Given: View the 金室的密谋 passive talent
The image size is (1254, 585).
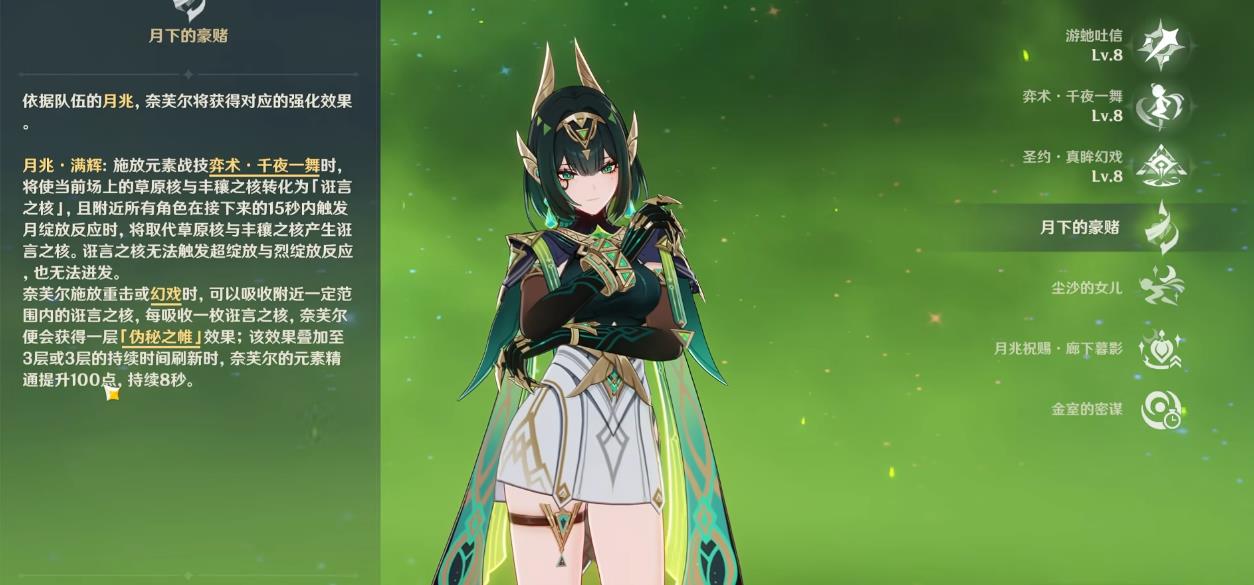Looking at the screenshot, I should tap(1160, 409).
